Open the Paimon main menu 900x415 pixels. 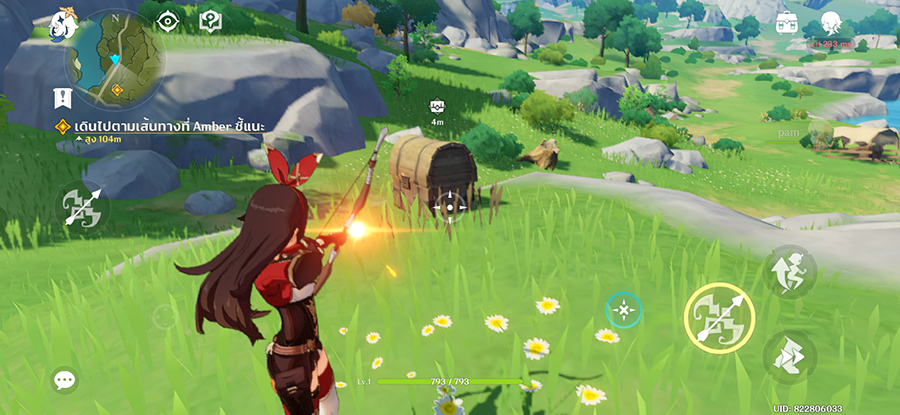(x=65, y=20)
